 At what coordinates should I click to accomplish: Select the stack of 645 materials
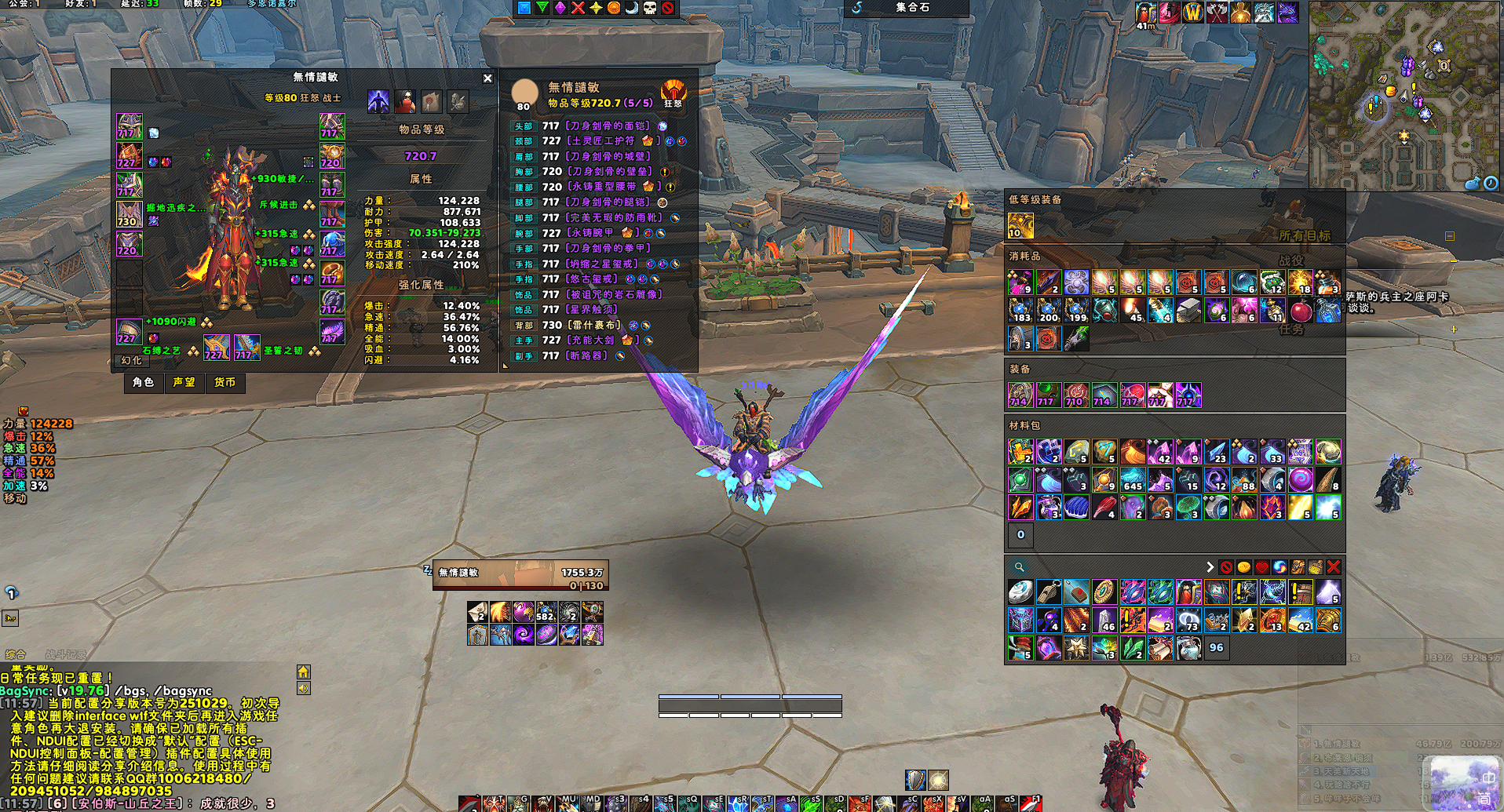point(1132,479)
